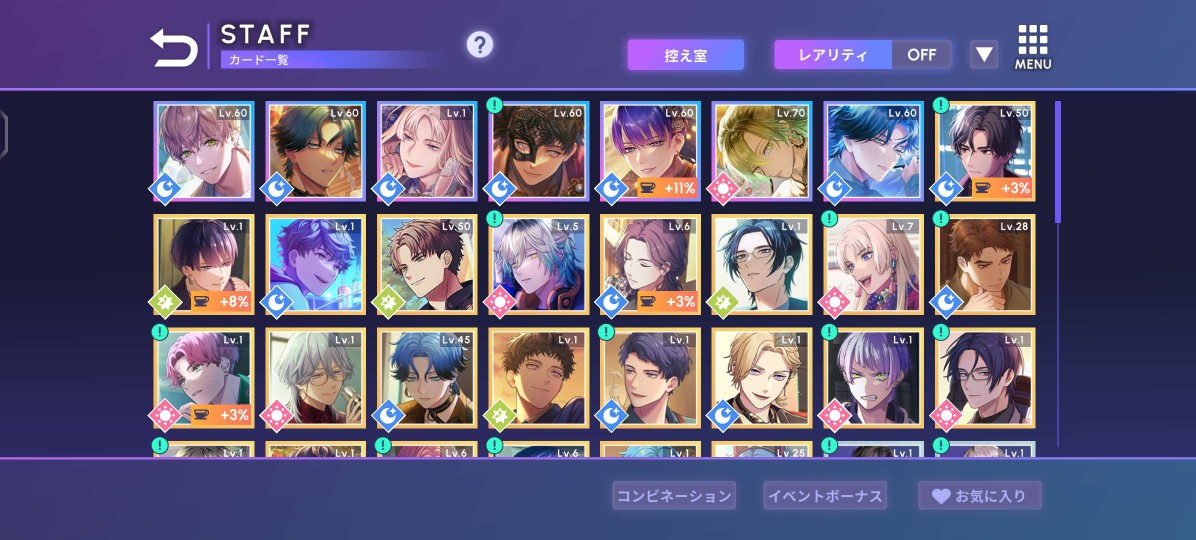This screenshot has width=1196, height=540.
Task: Open the 控え室 waiting room
Action: 685,55
